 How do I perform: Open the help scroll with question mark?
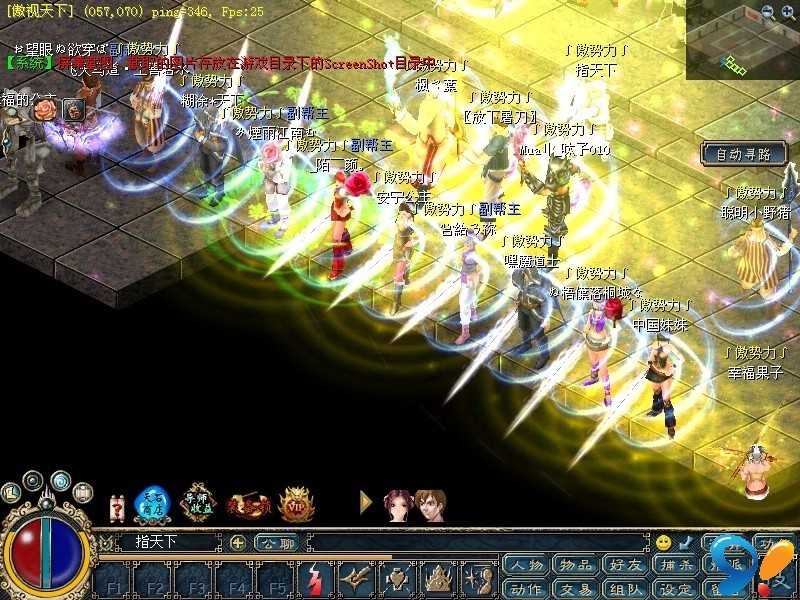[x=117, y=506]
